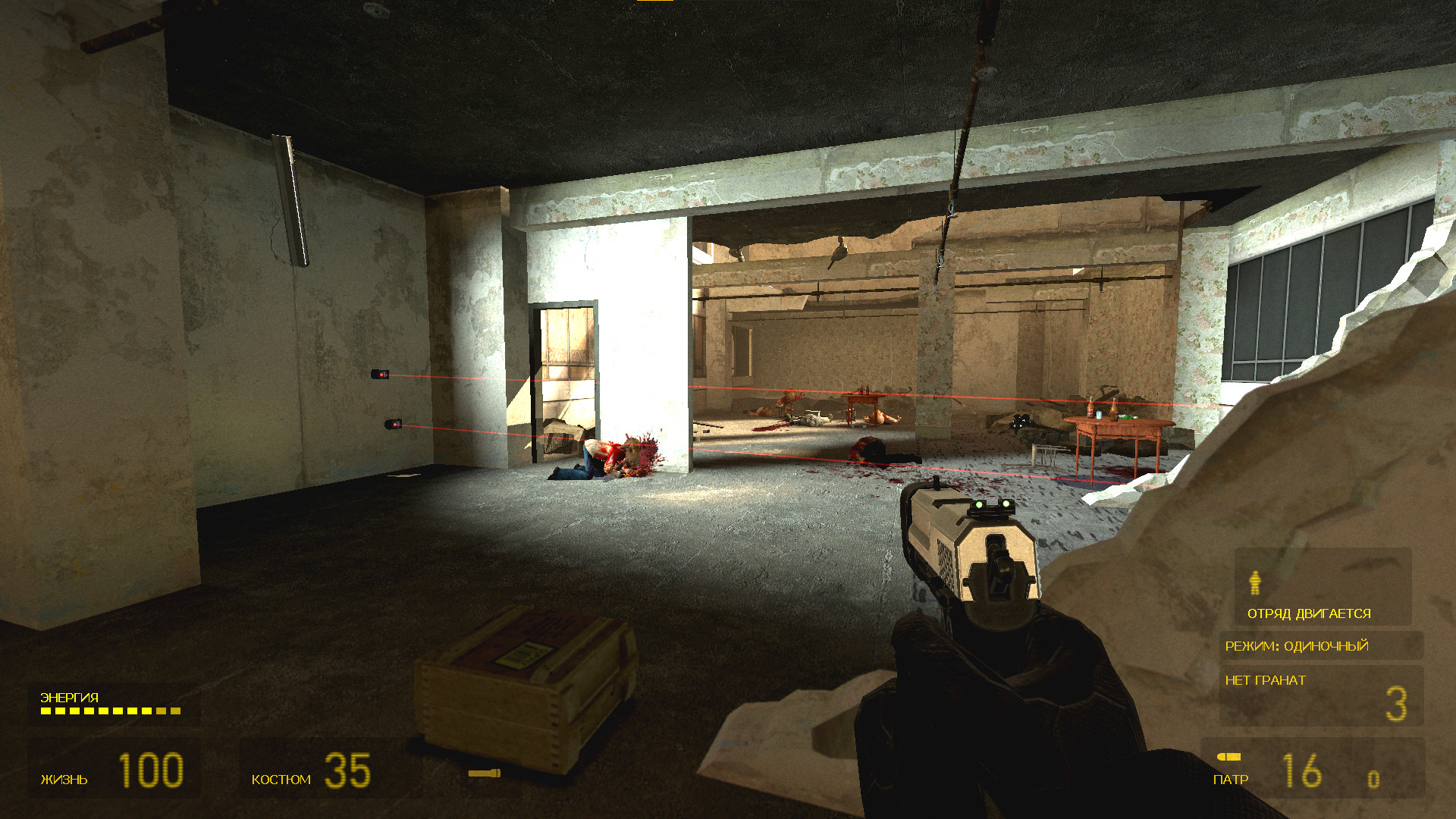This screenshot has width=1456, height=819.
Task: Open the НЕТ ГРАНАТ grenade panel
Action: [x=1265, y=681]
